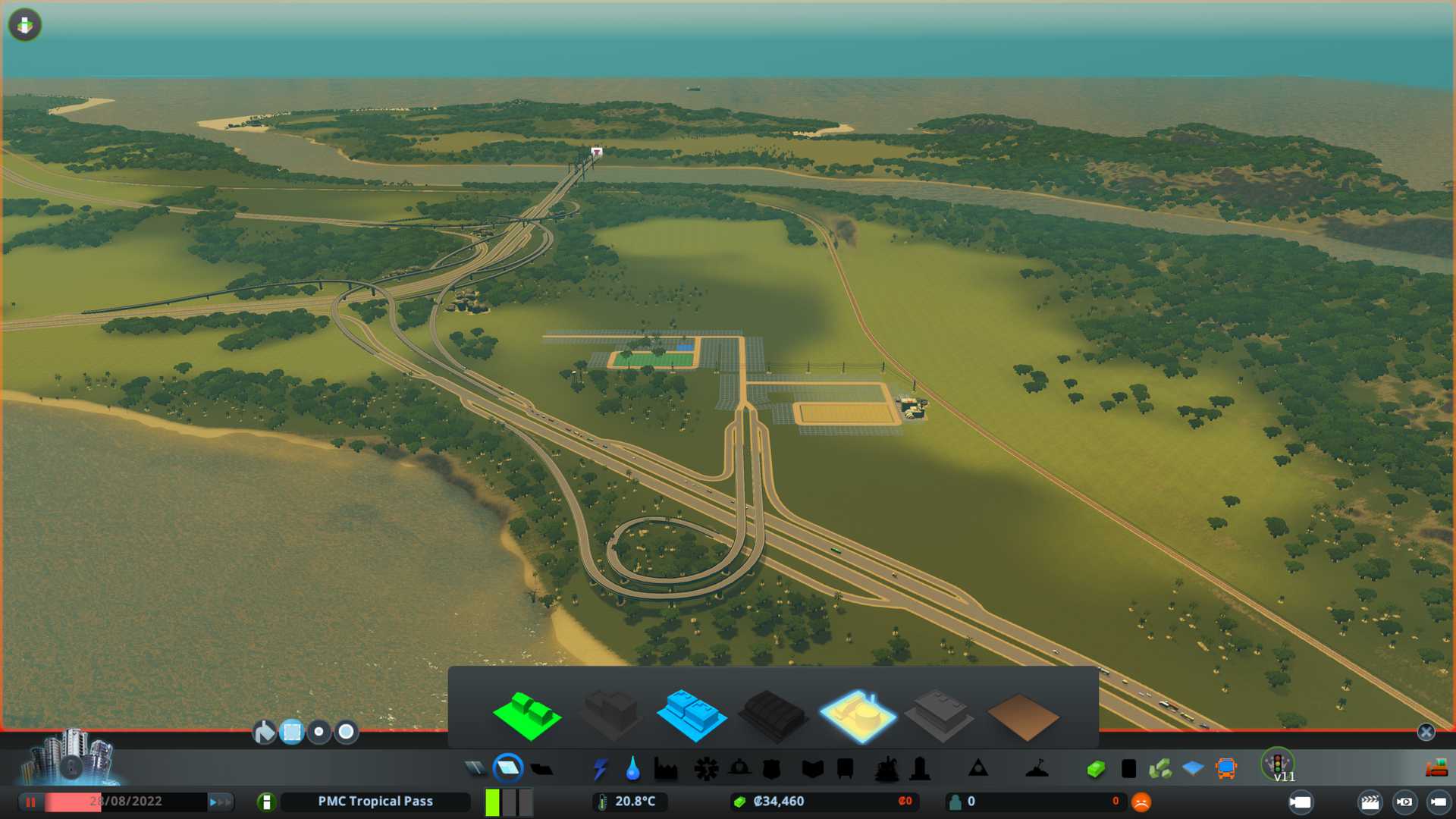Pick the brown de-zone tile

(x=1022, y=717)
